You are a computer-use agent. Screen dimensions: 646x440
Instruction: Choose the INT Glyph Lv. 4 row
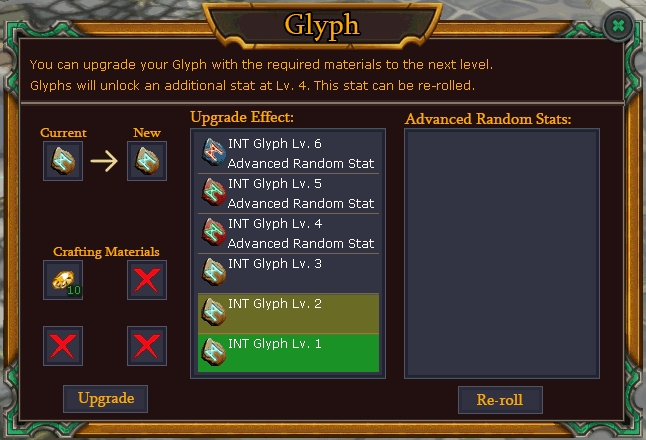tap(288, 233)
